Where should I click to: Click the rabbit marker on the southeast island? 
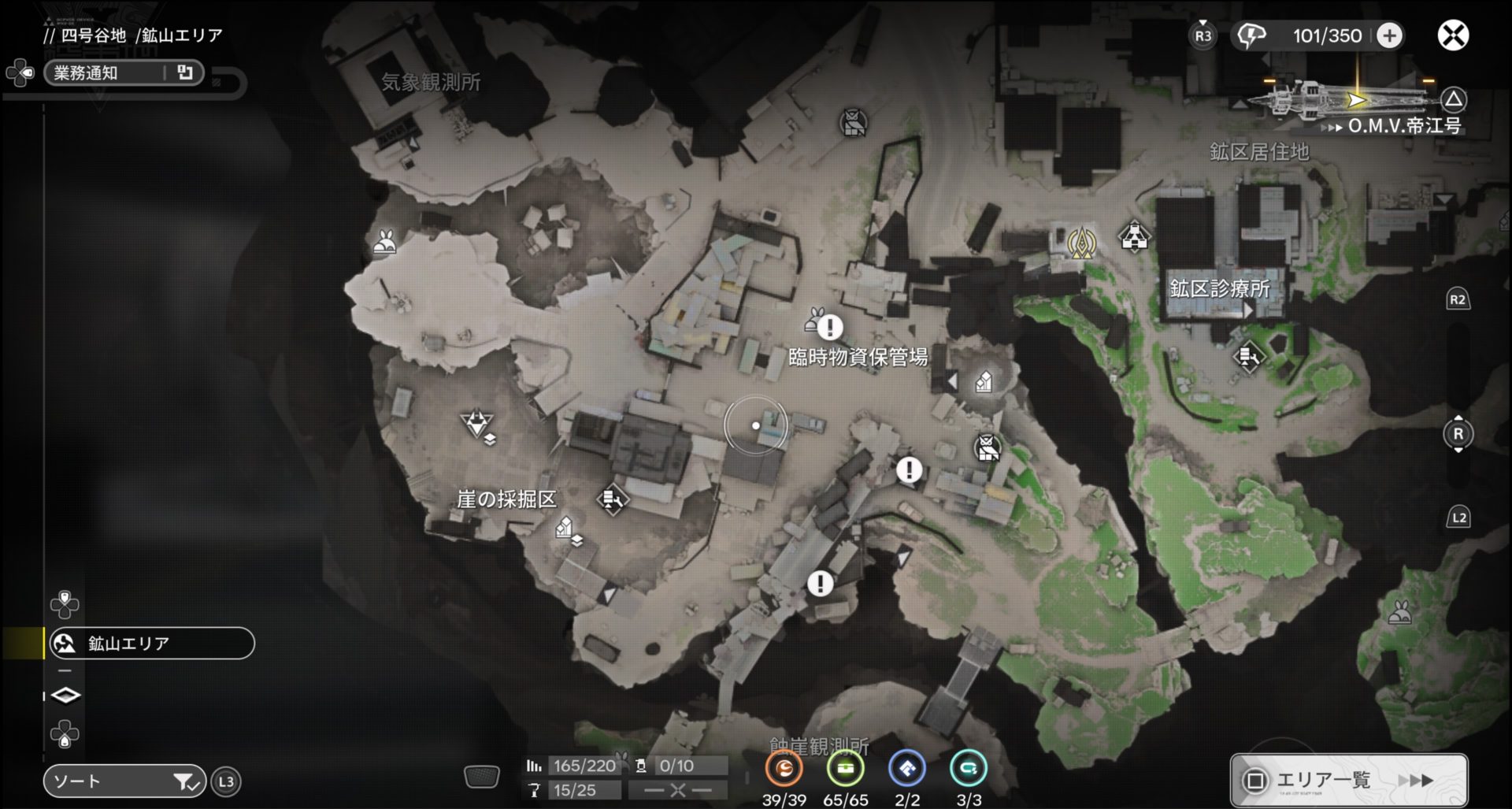coord(1399,612)
